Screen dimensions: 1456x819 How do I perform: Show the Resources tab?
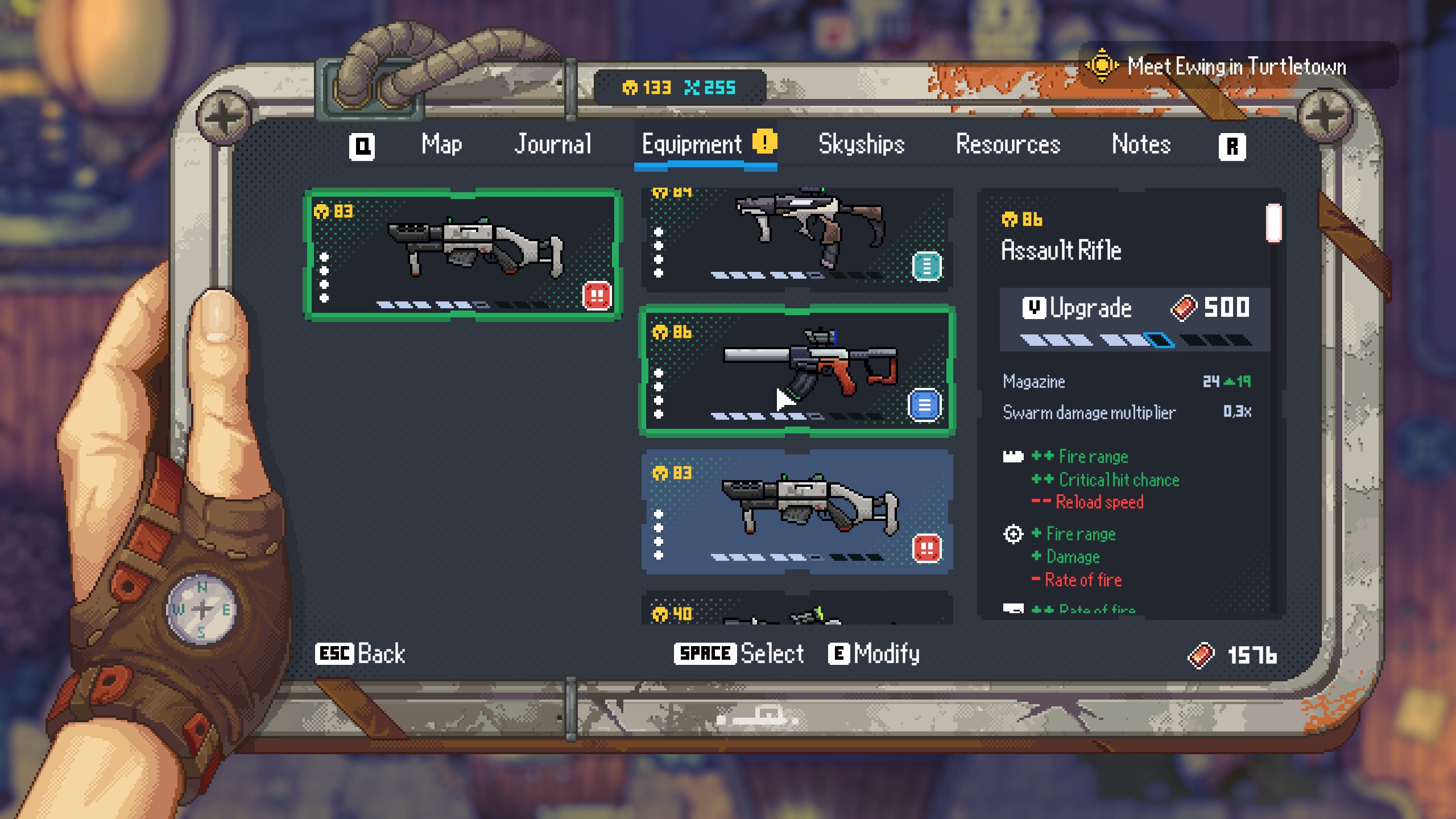pyautogui.click(x=1008, y=144)
